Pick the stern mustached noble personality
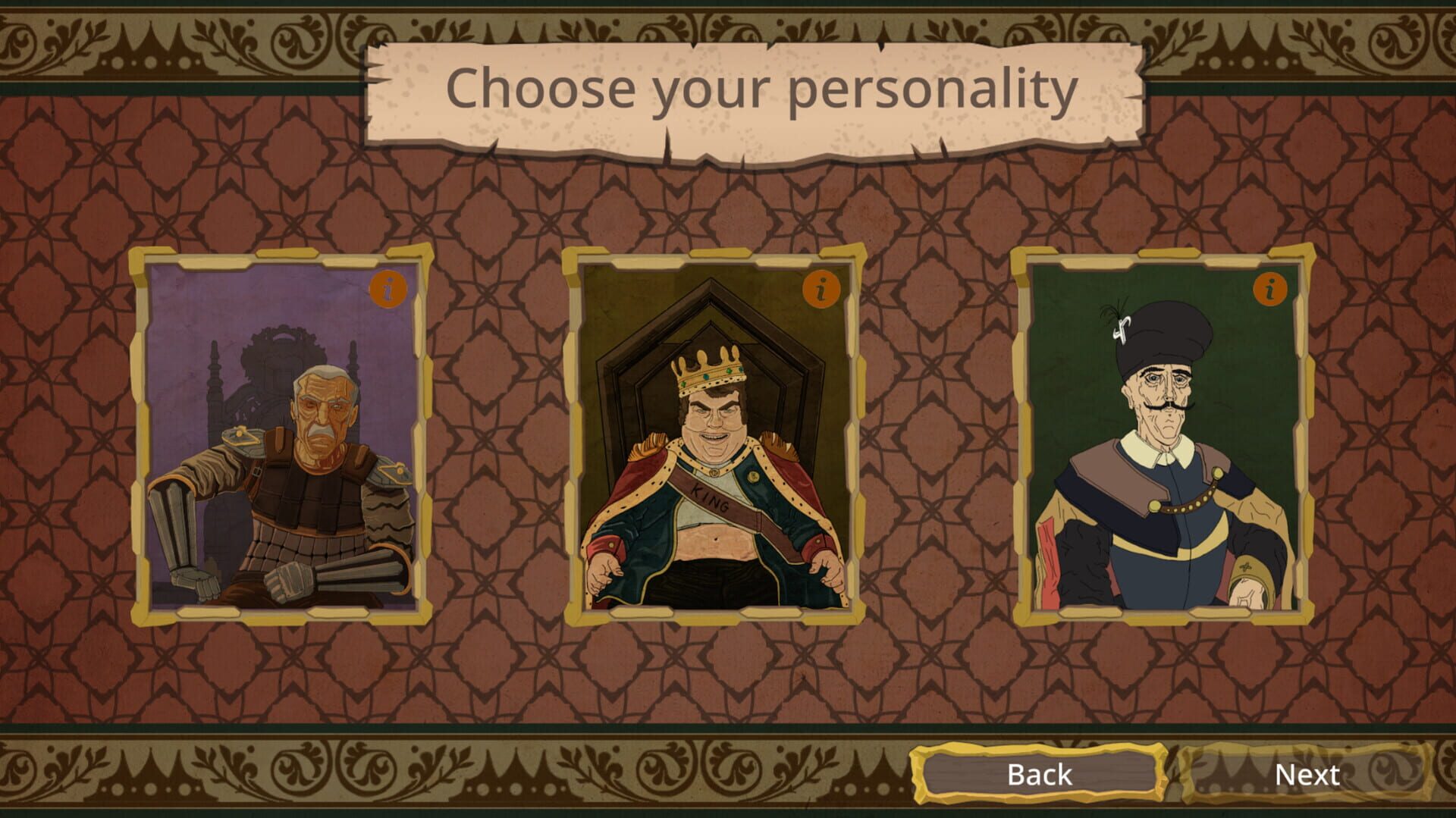 coord(1160,470)
